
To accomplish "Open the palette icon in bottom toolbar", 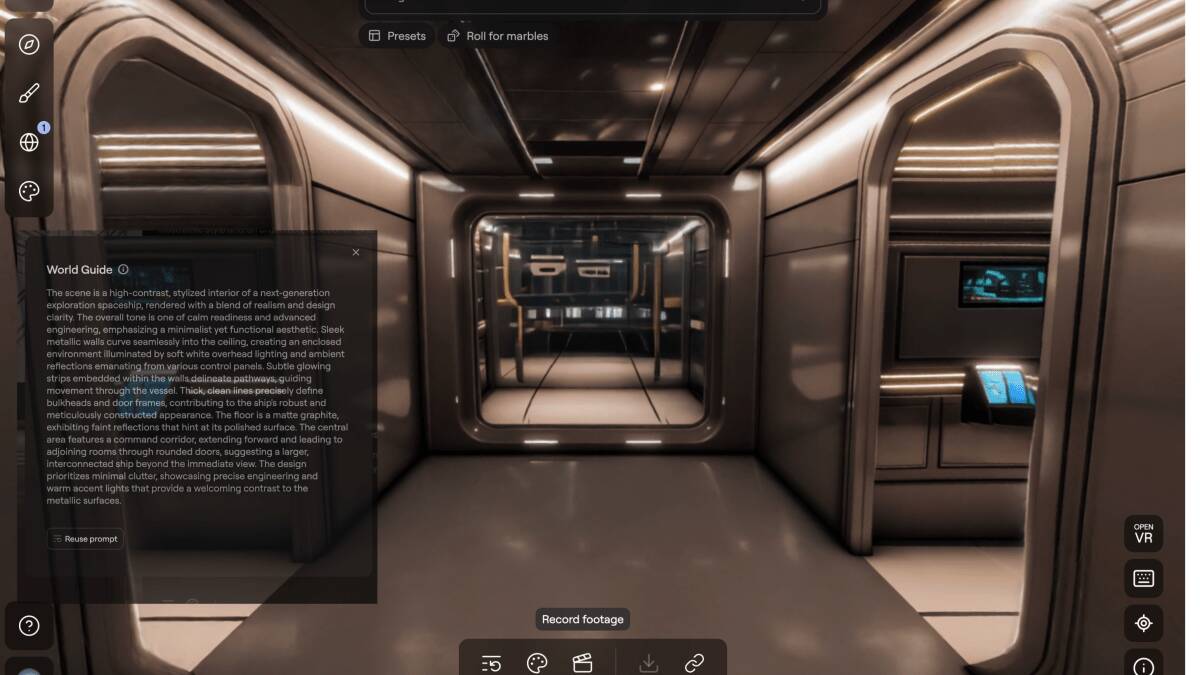I will tap(537, 663).
